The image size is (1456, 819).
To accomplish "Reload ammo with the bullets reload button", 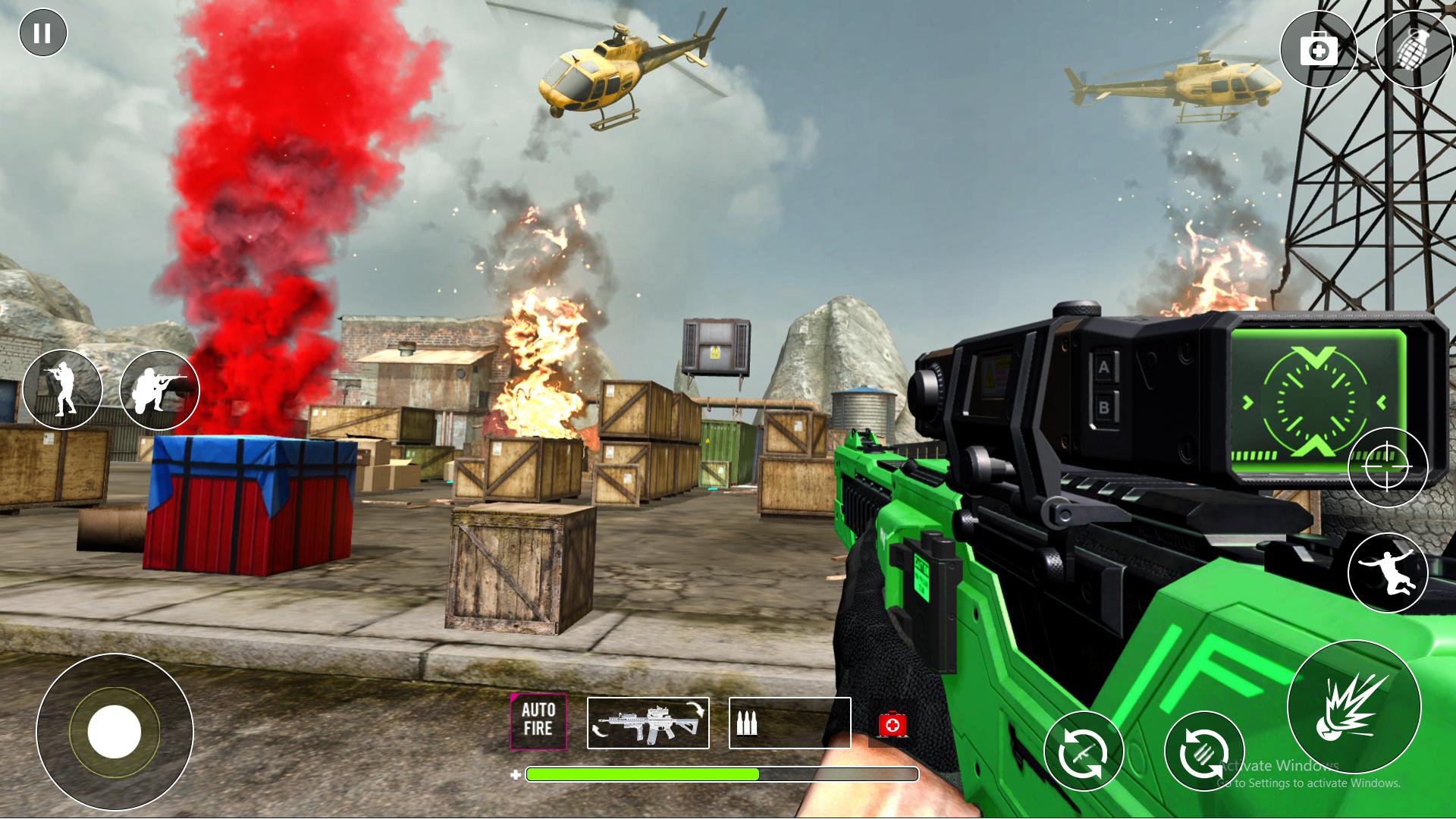I will pyautogui.click(x=1203, y=752).
